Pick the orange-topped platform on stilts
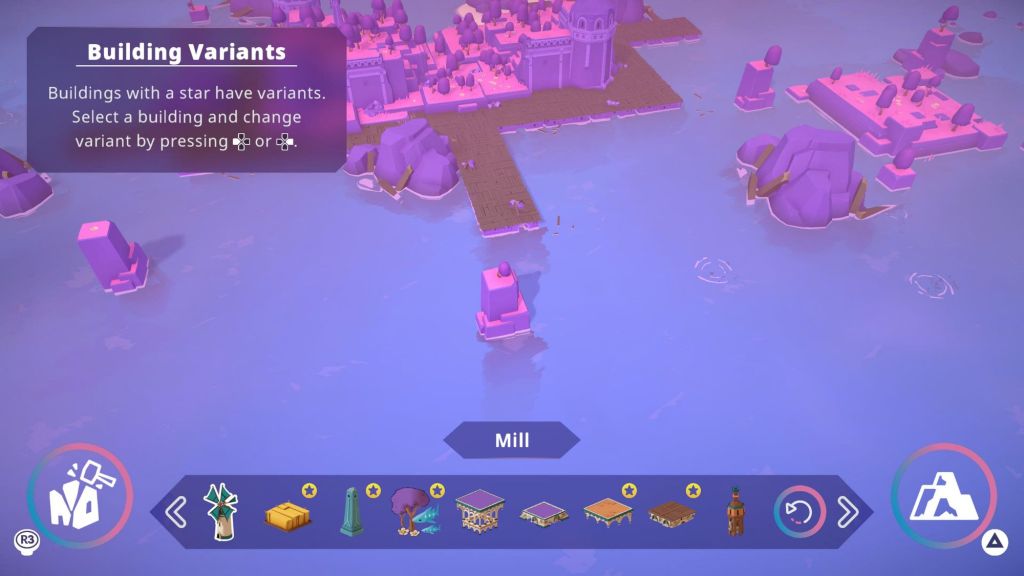This screenshot has width=1024, height=576. click(x=607, y=512)
